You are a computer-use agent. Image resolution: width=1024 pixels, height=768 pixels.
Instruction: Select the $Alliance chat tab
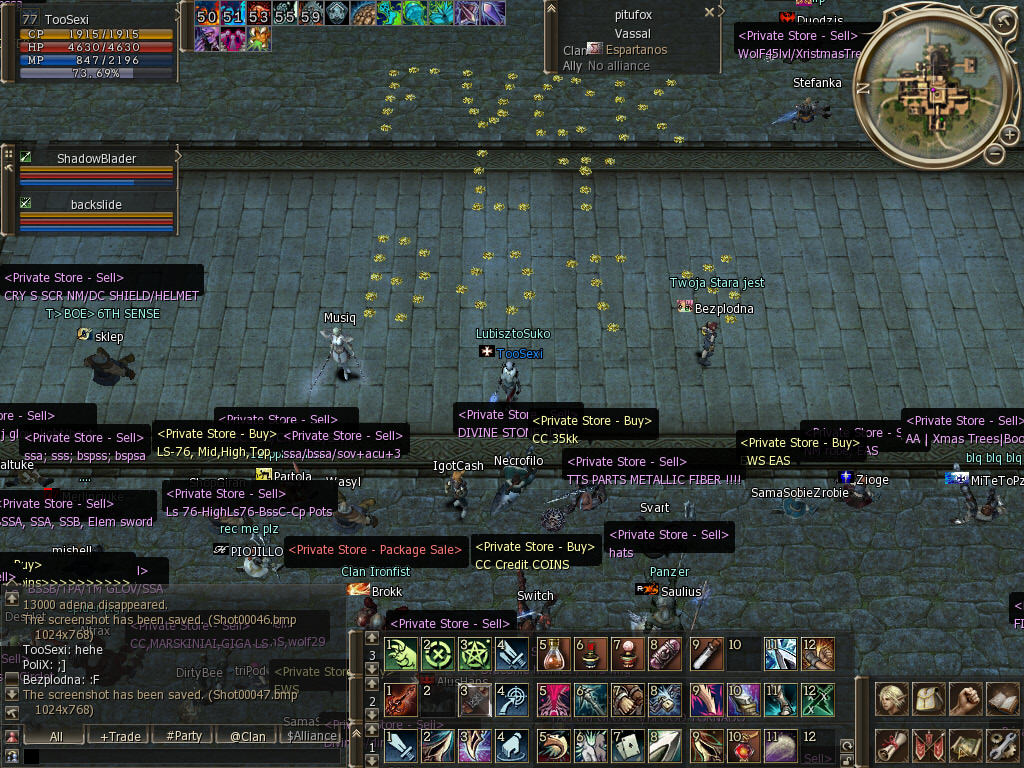312,736
